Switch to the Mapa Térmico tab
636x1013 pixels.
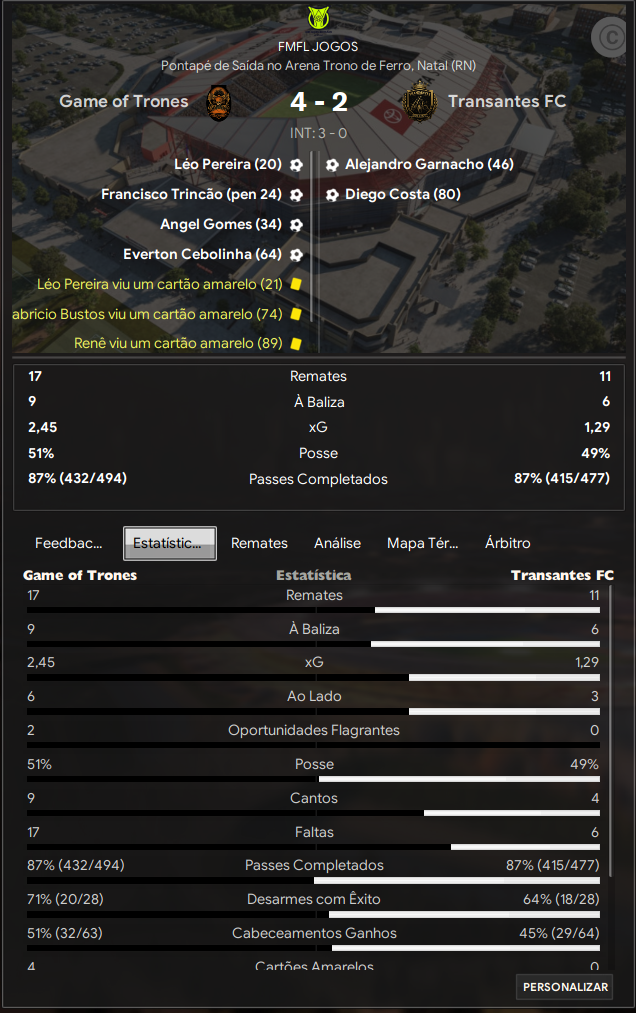[422, 543]
